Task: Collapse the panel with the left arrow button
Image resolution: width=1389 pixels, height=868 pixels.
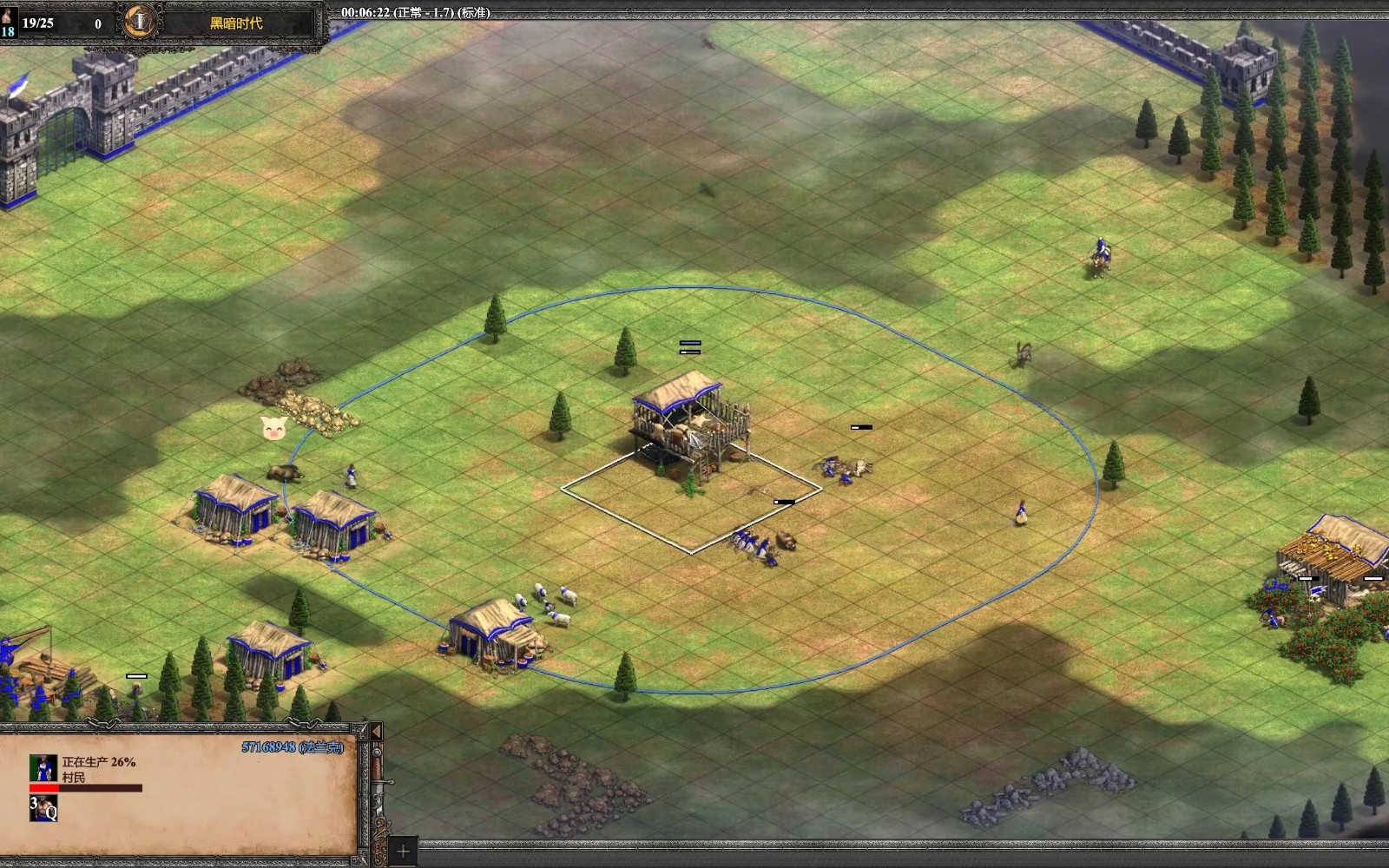Action: point(376,732)
